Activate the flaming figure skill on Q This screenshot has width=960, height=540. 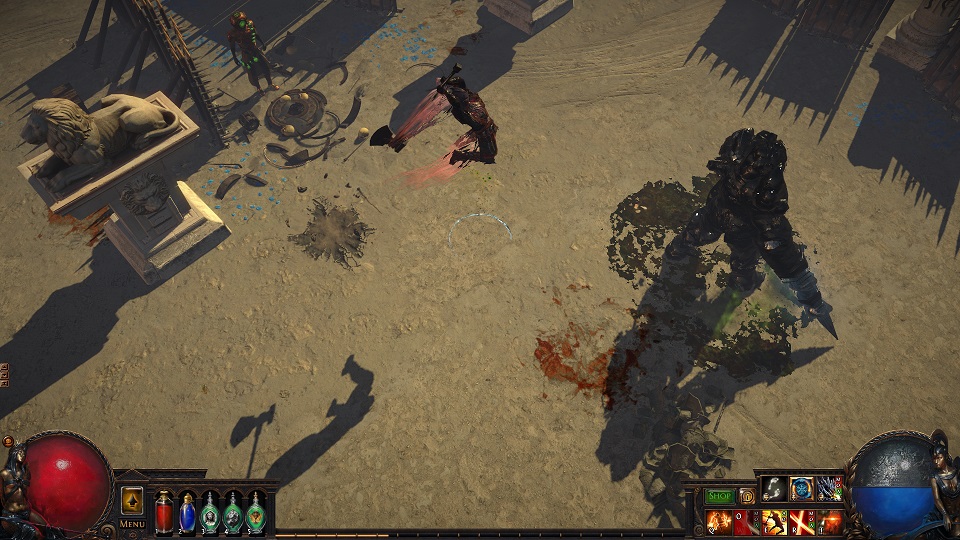tap(718, 521)
